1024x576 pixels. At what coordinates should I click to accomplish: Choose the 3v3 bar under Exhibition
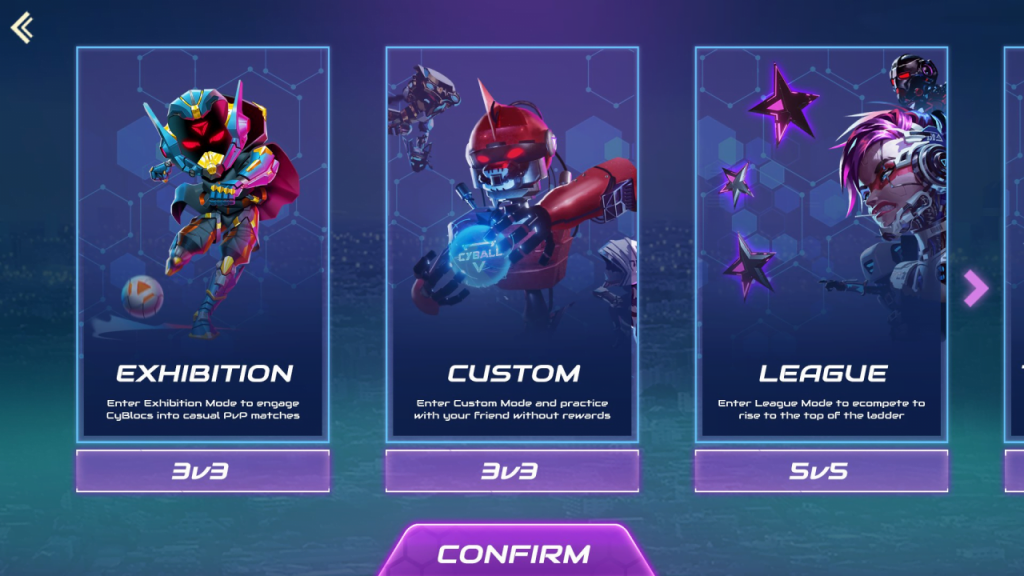tap(203, 470)
